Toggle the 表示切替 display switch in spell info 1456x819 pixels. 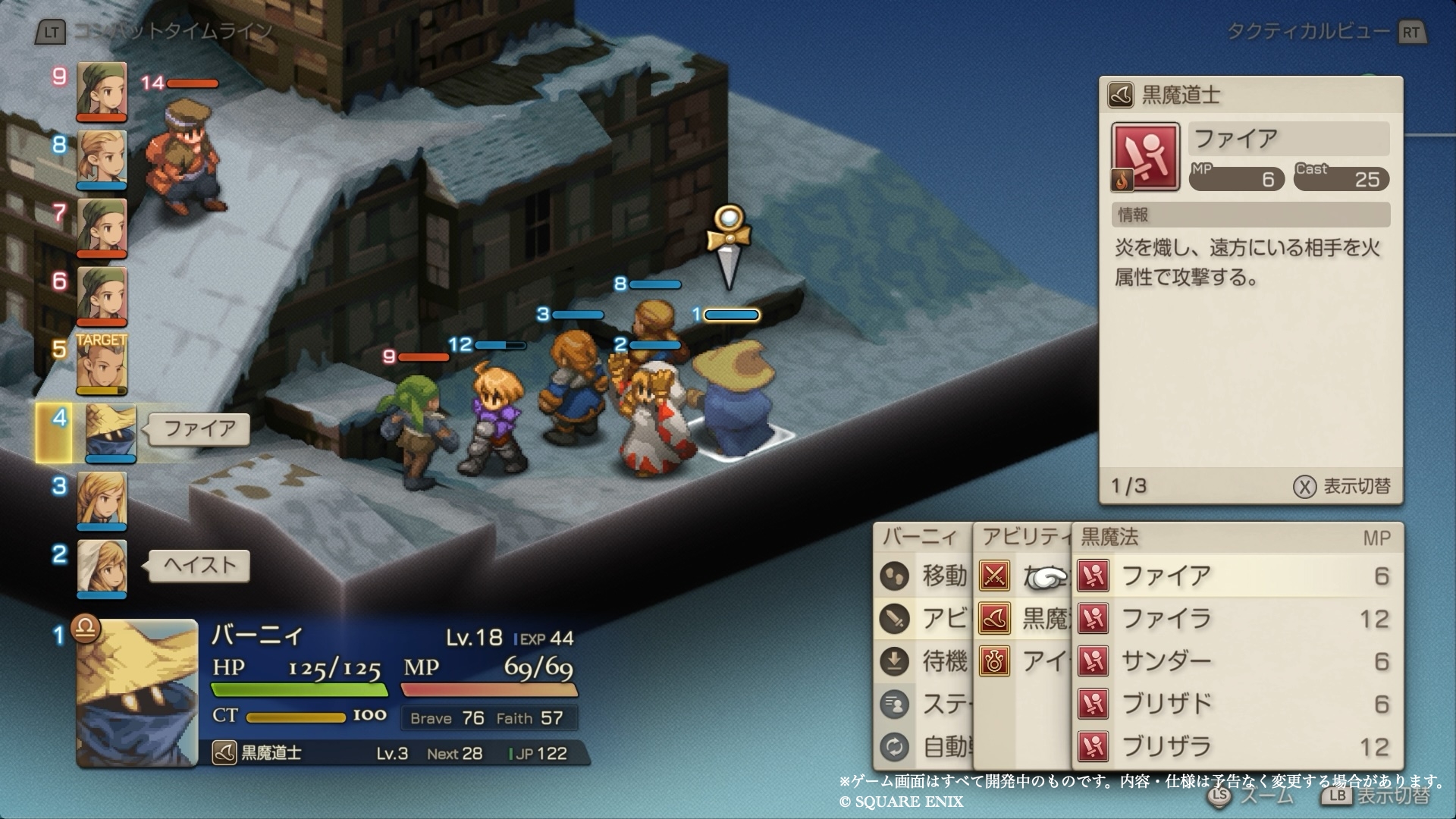pos(1342,486)
